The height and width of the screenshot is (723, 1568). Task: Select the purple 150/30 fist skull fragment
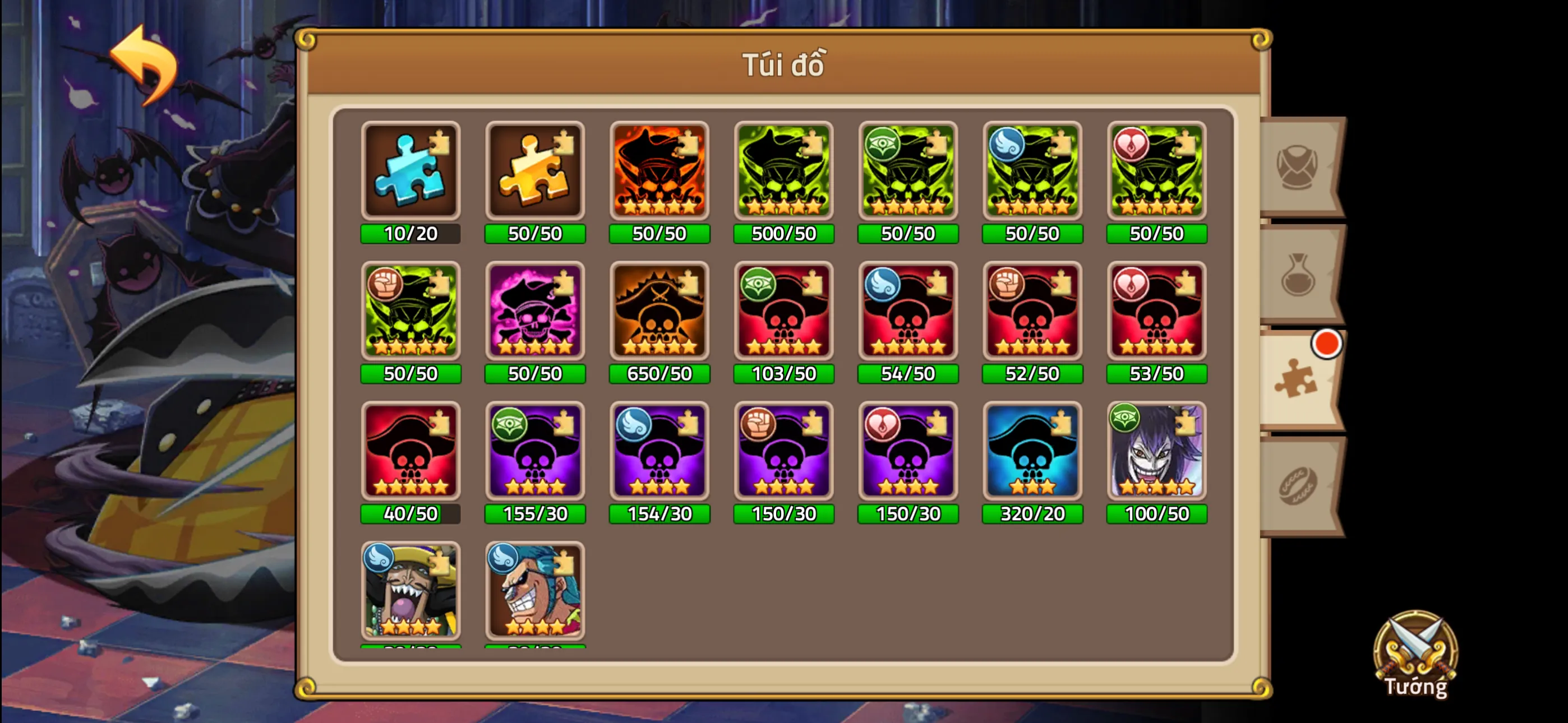point(784,453)
